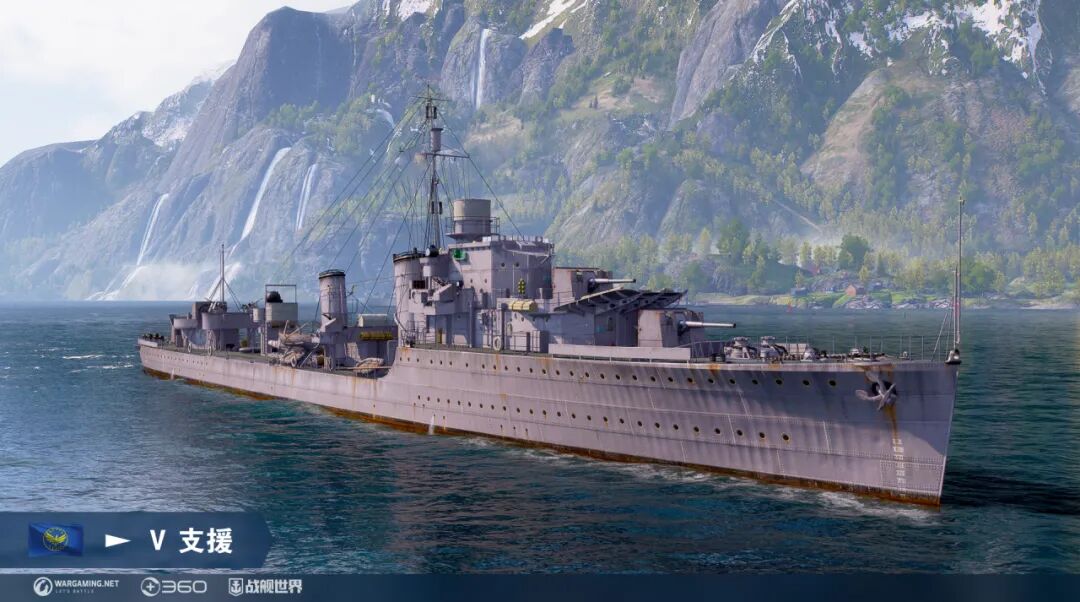Select the V 支援 ship name label
The image size is (1080, 602).
pos(191,541)
